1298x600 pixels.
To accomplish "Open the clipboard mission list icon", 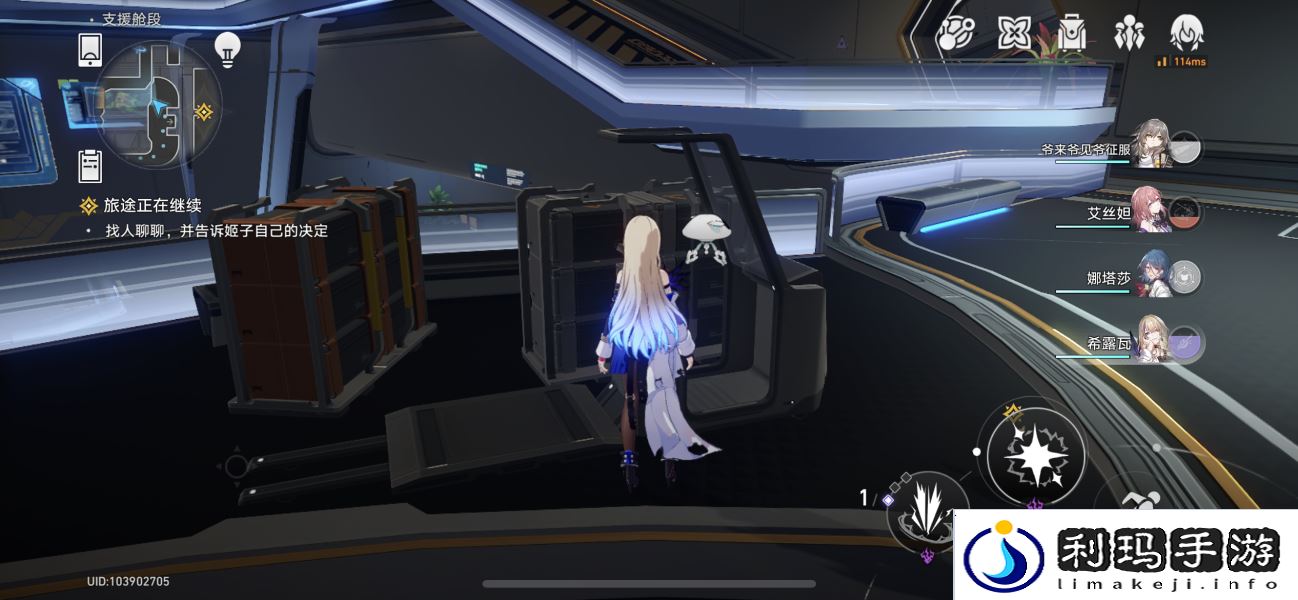I will [x=90, y=165].
